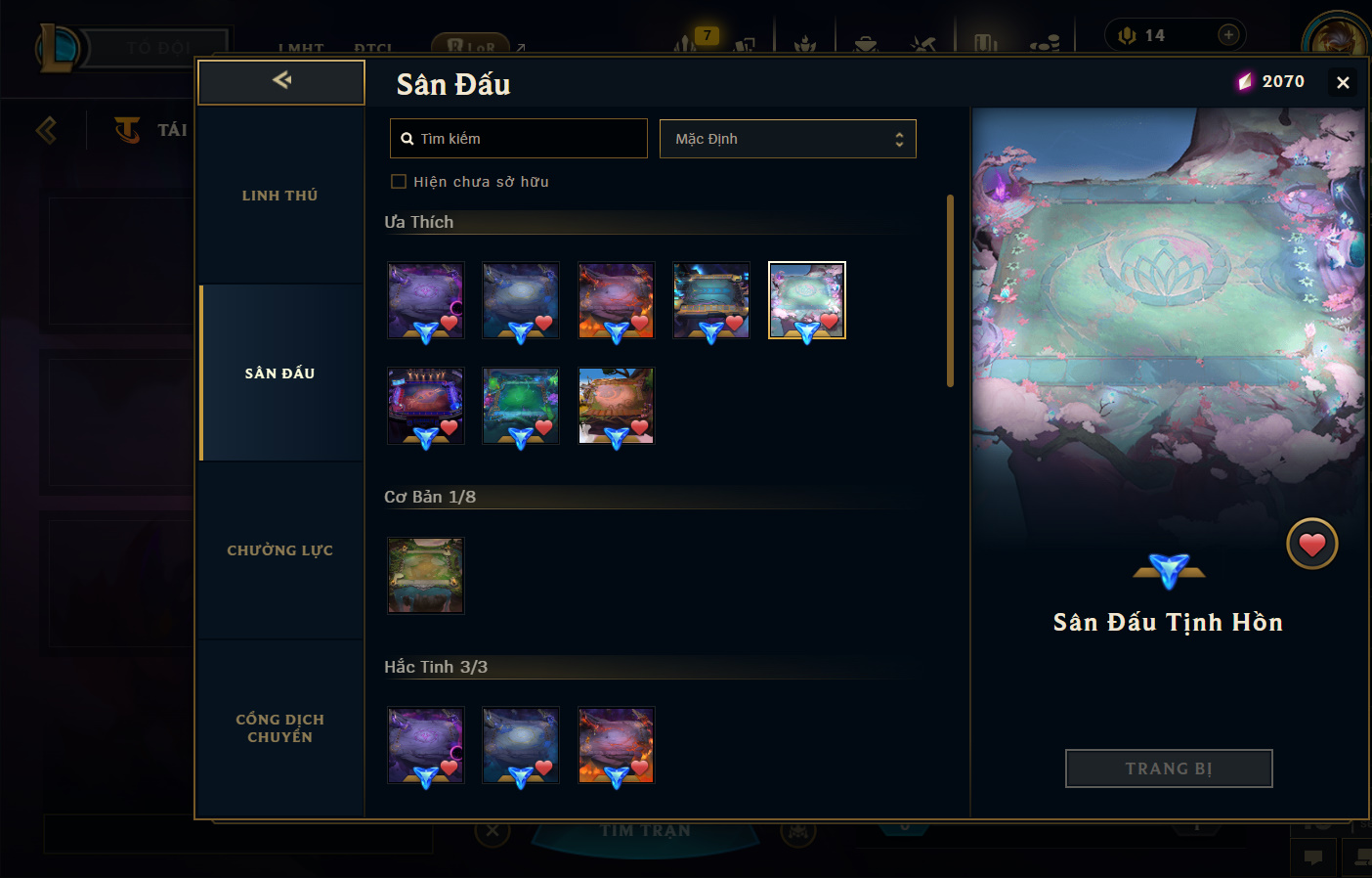Click the arena list scrollbar

coord(950,291)
